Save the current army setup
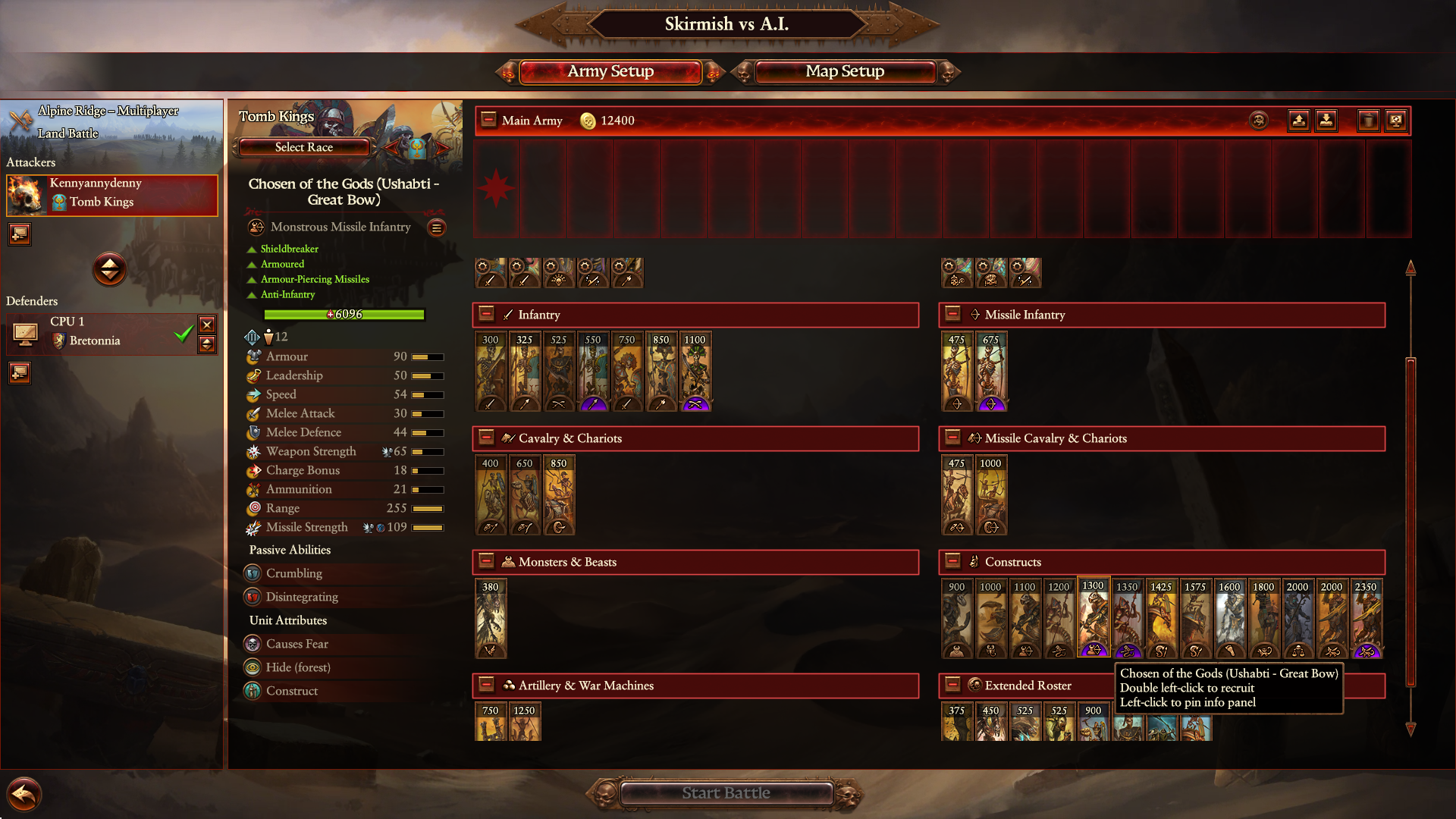The height and width of the screenshot is (819, 1456). [1298, 120]
